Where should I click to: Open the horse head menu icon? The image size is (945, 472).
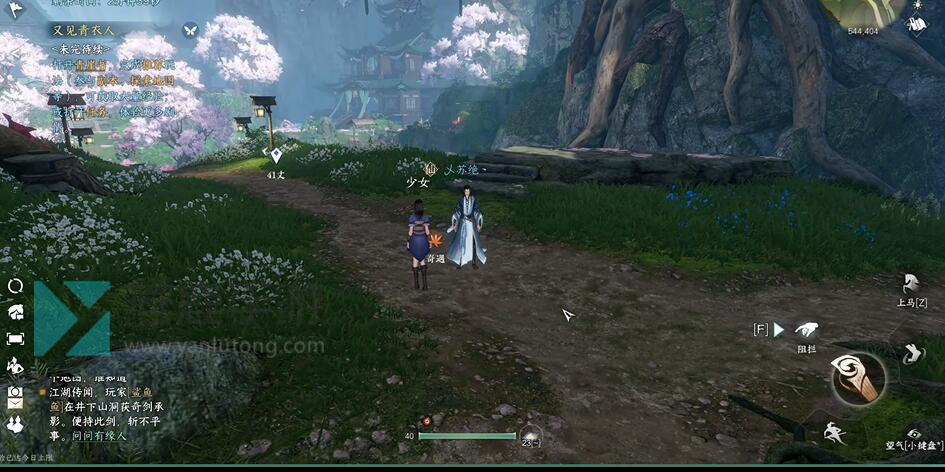[x=15, y=312]
